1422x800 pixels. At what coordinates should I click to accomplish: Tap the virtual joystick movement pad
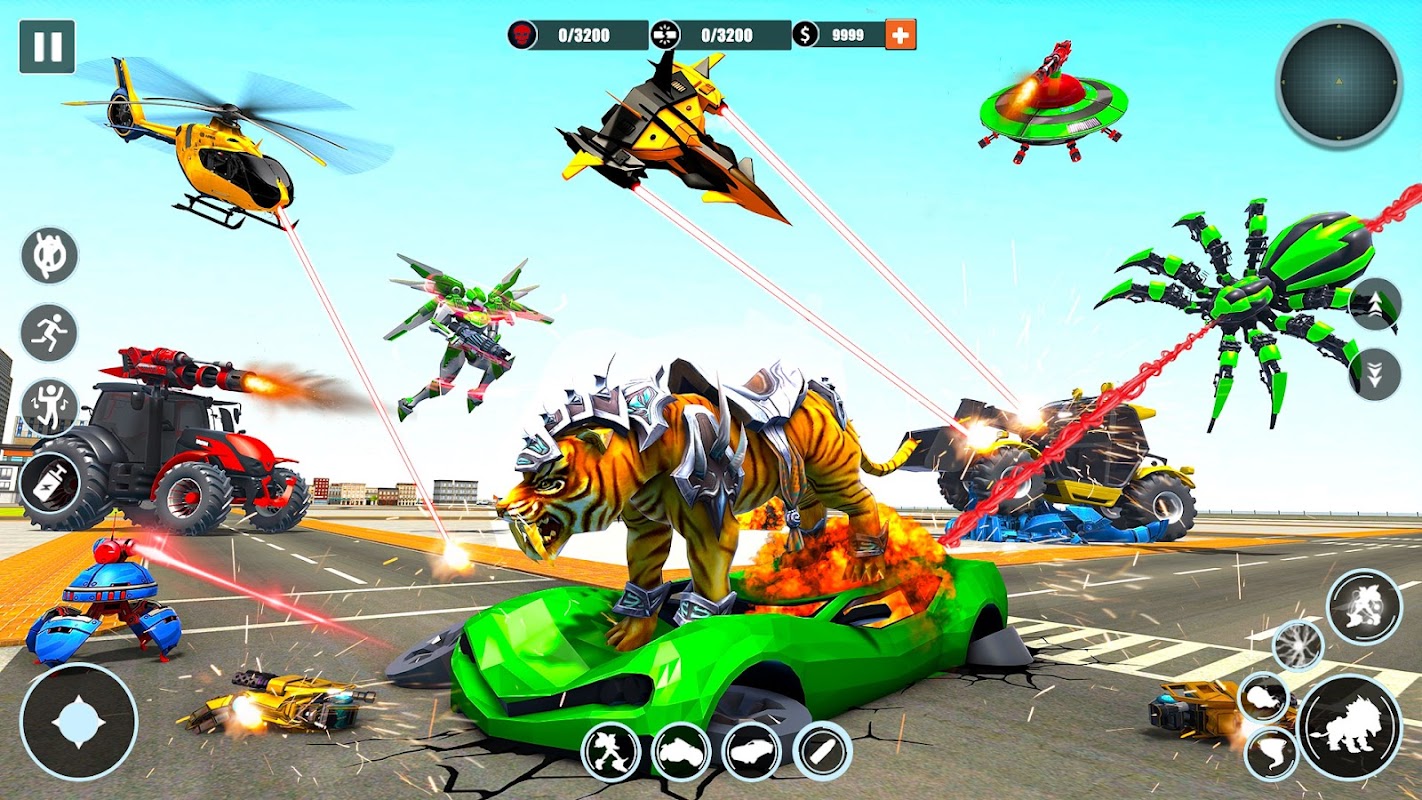(x=78, y=721)
